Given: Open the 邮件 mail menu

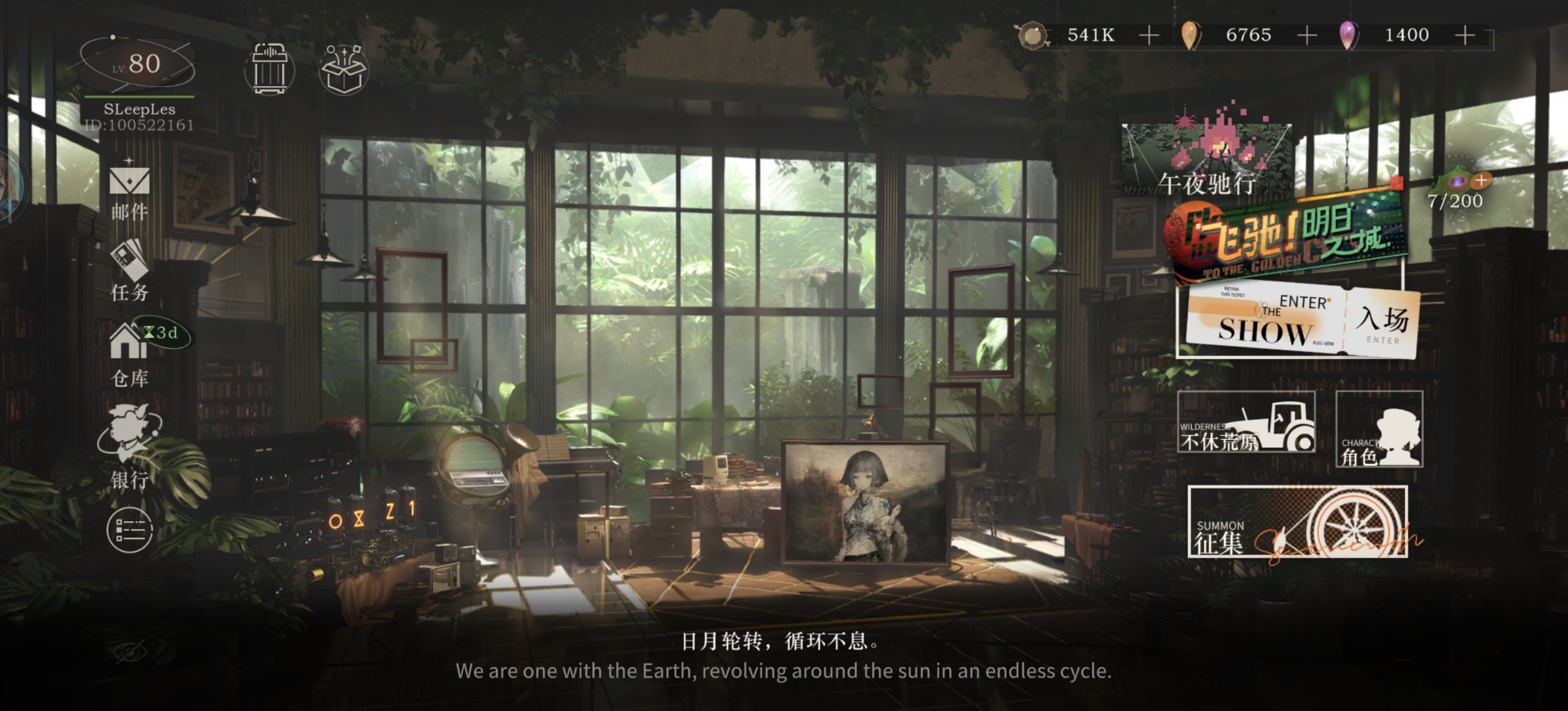Looking at the screenshot, I should click(x=129, y=191).
